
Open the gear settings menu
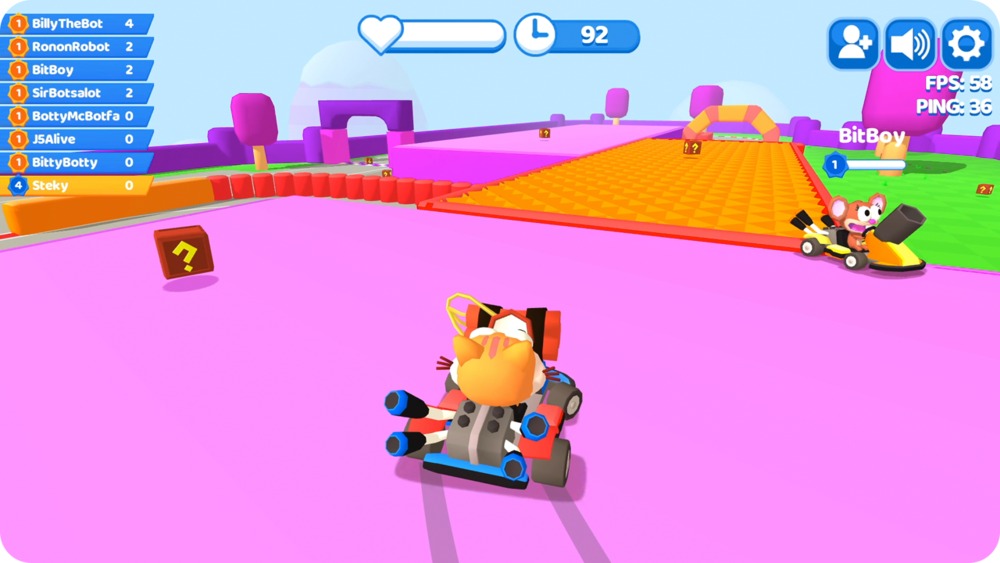point(966,44)
